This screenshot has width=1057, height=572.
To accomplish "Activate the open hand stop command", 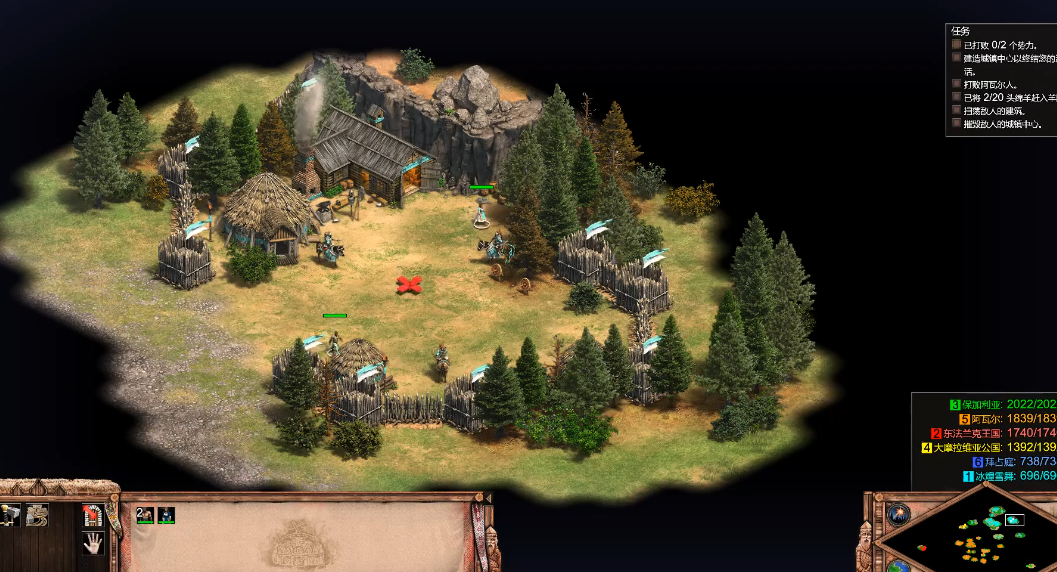I will pyautogui.click(x=92, y=543).
